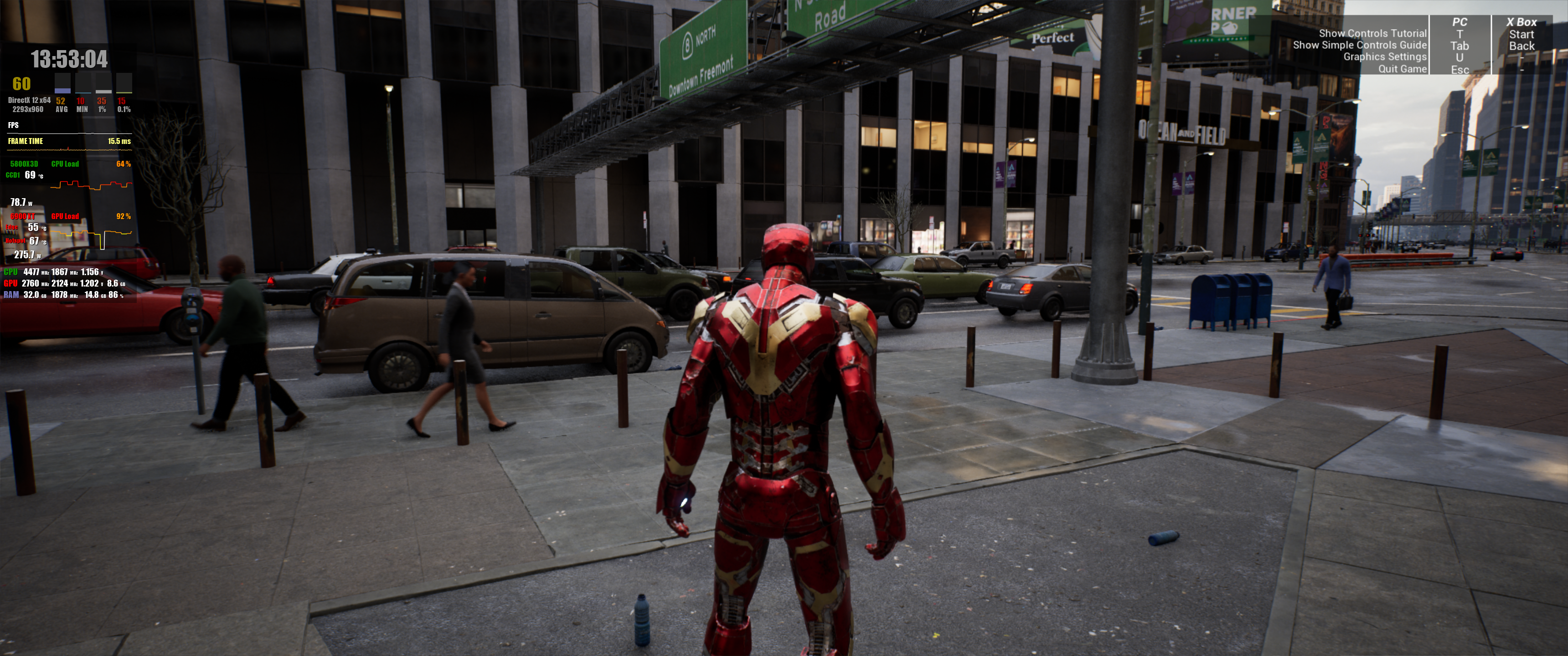Choose Quit Game
1568x656 pixels.
click(x=1402, y=69)
